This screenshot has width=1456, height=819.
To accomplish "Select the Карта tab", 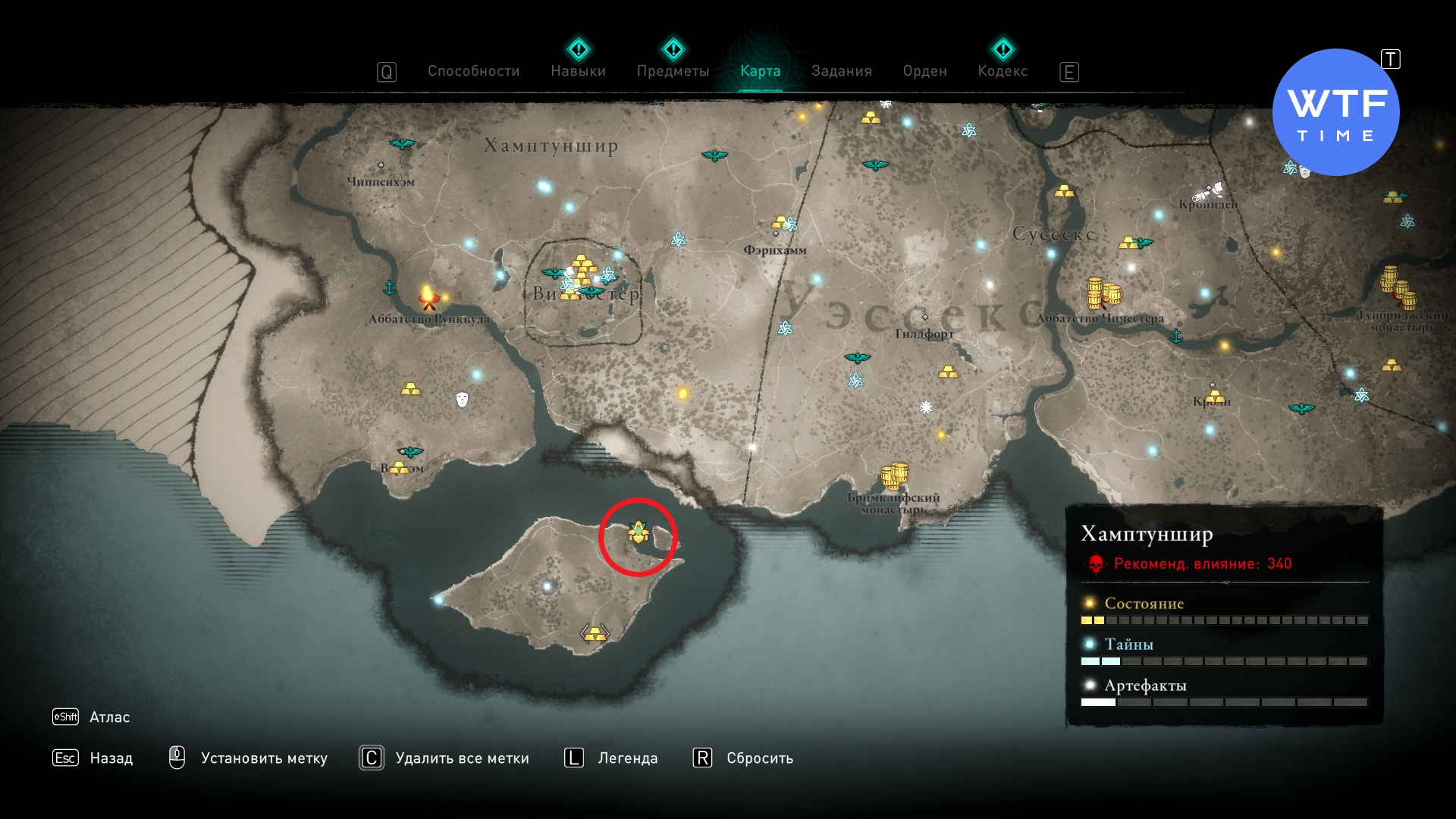I will pos(760,71).
